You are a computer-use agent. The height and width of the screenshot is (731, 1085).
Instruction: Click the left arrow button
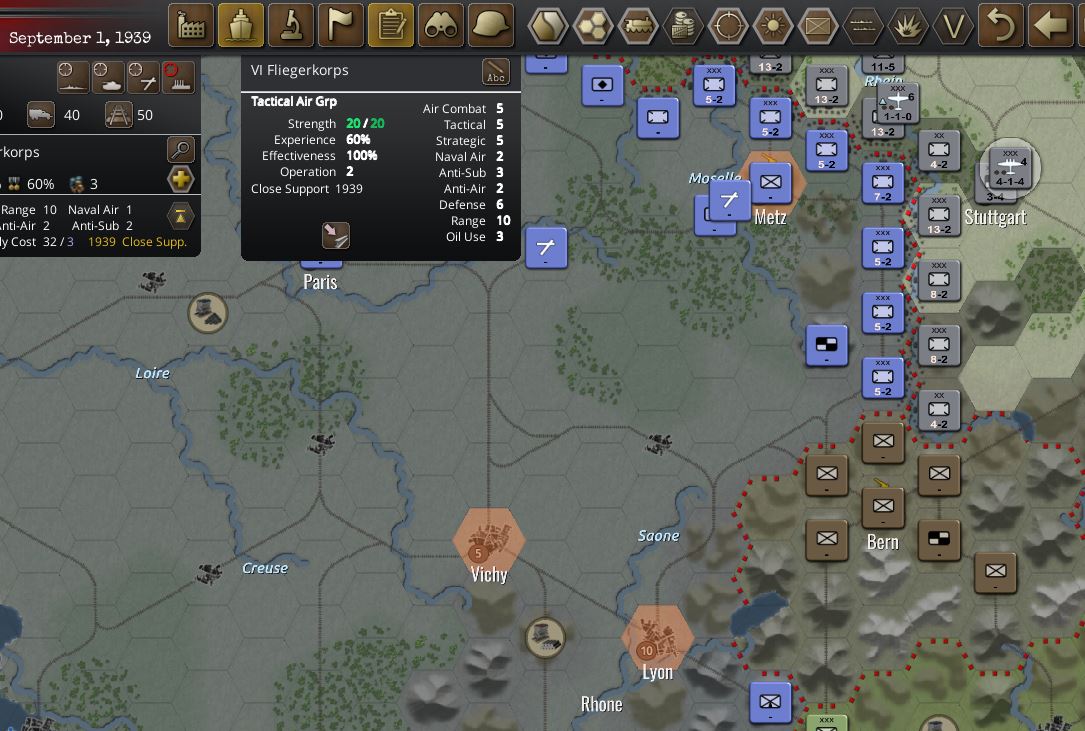click(x=1050, y=26)
